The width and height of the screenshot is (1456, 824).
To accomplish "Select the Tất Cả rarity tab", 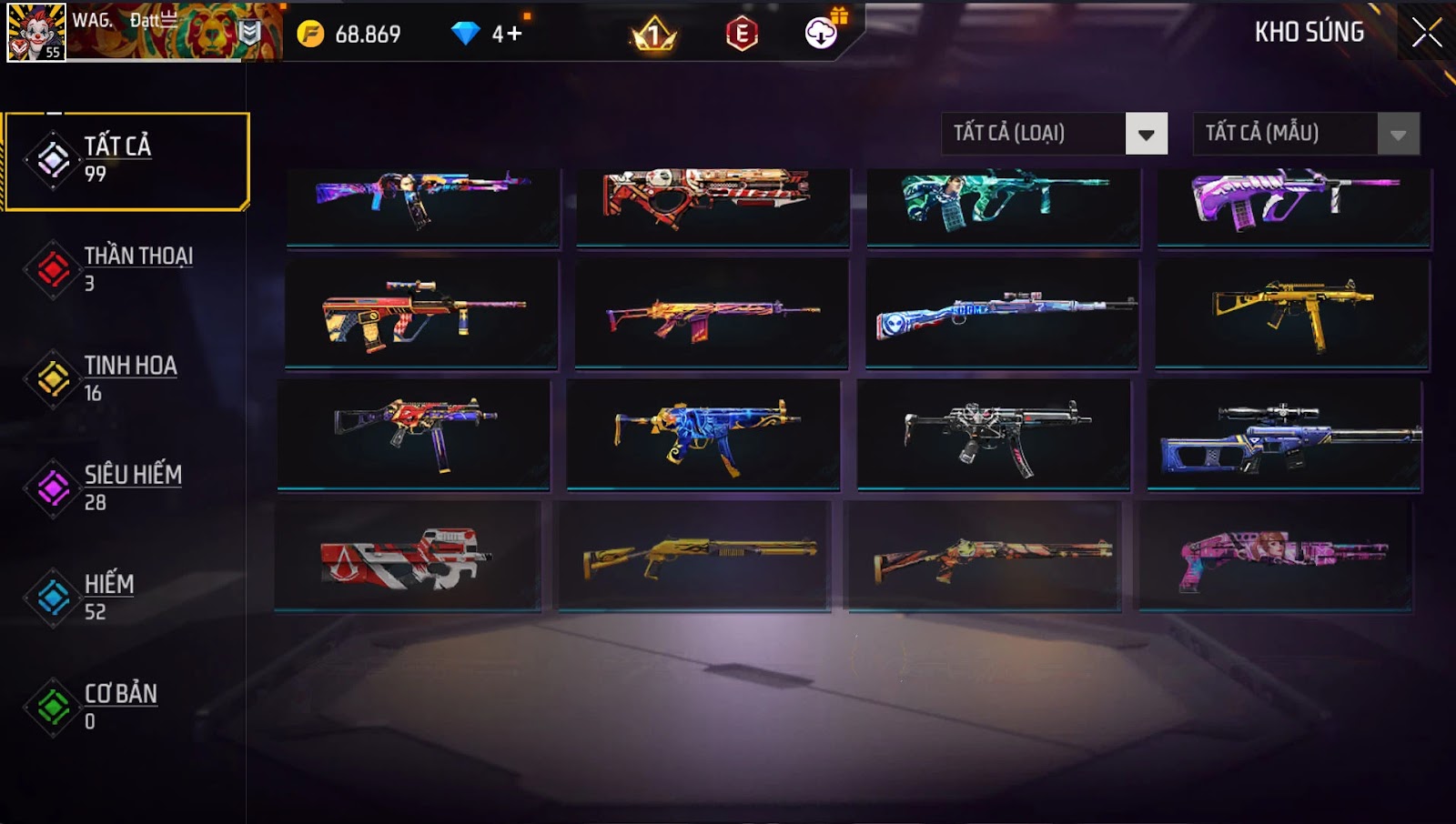I will (x=126, y=161).
